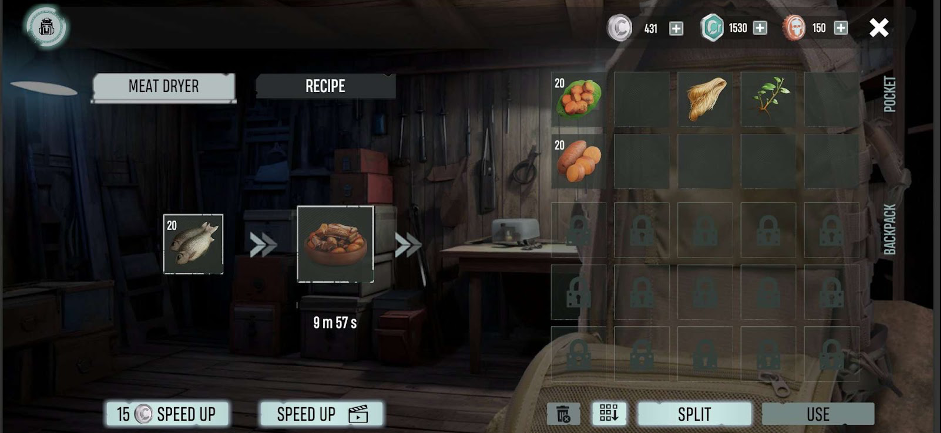Select the food on green leaf stack

point(579,99)
